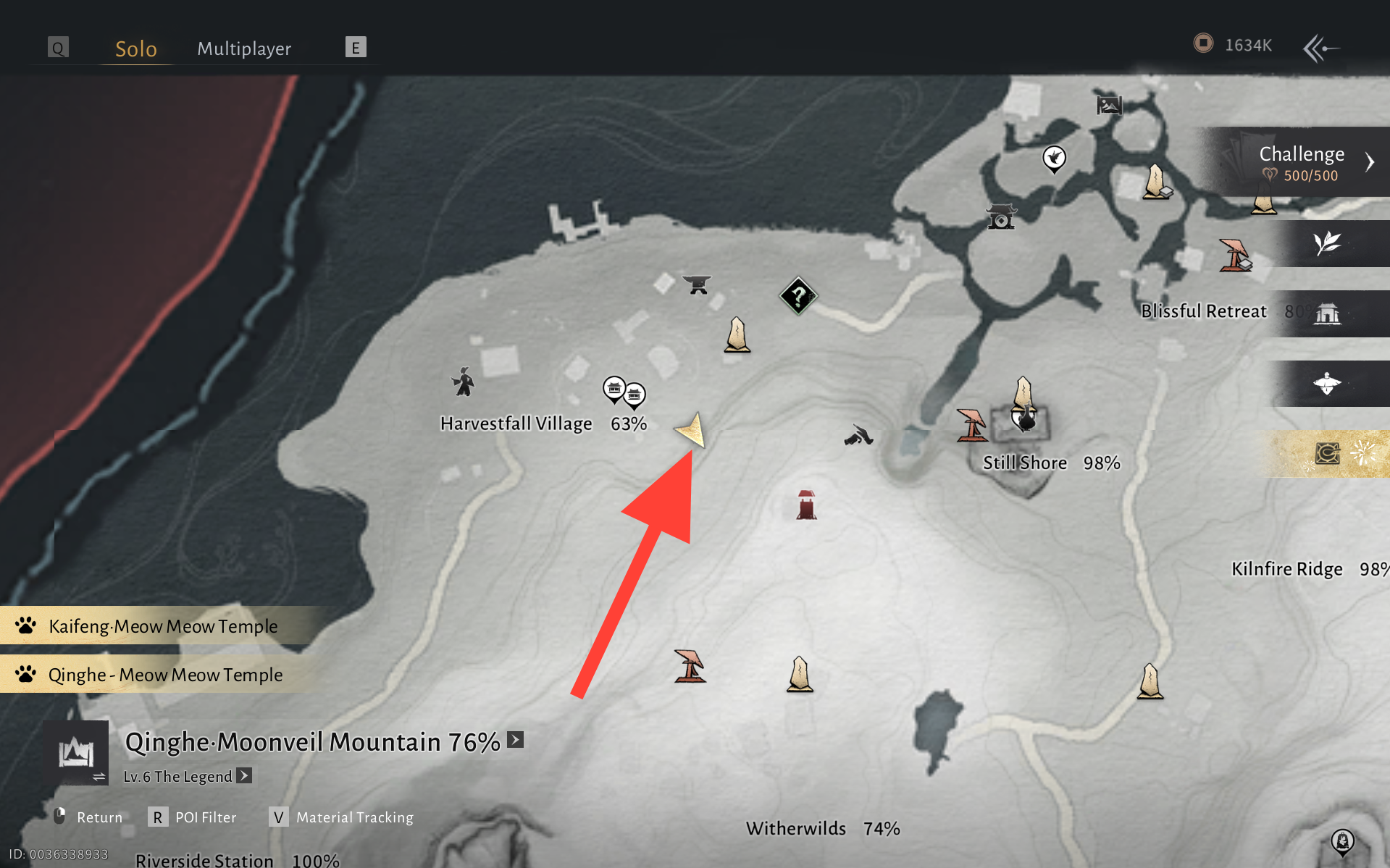Screen dimensions: 1390x868
Task: Switch to the Multiplayer tab
Action: pos(244,49)
